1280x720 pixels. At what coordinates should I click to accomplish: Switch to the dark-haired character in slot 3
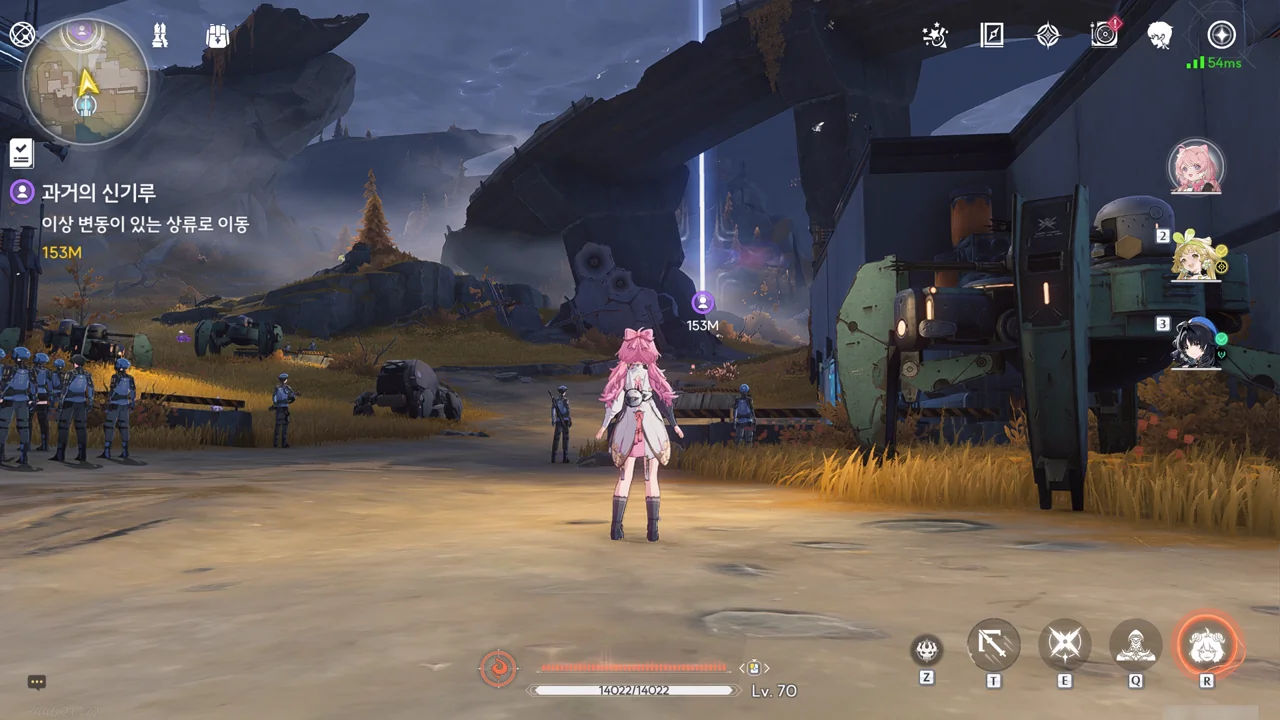pos(1196,343)
